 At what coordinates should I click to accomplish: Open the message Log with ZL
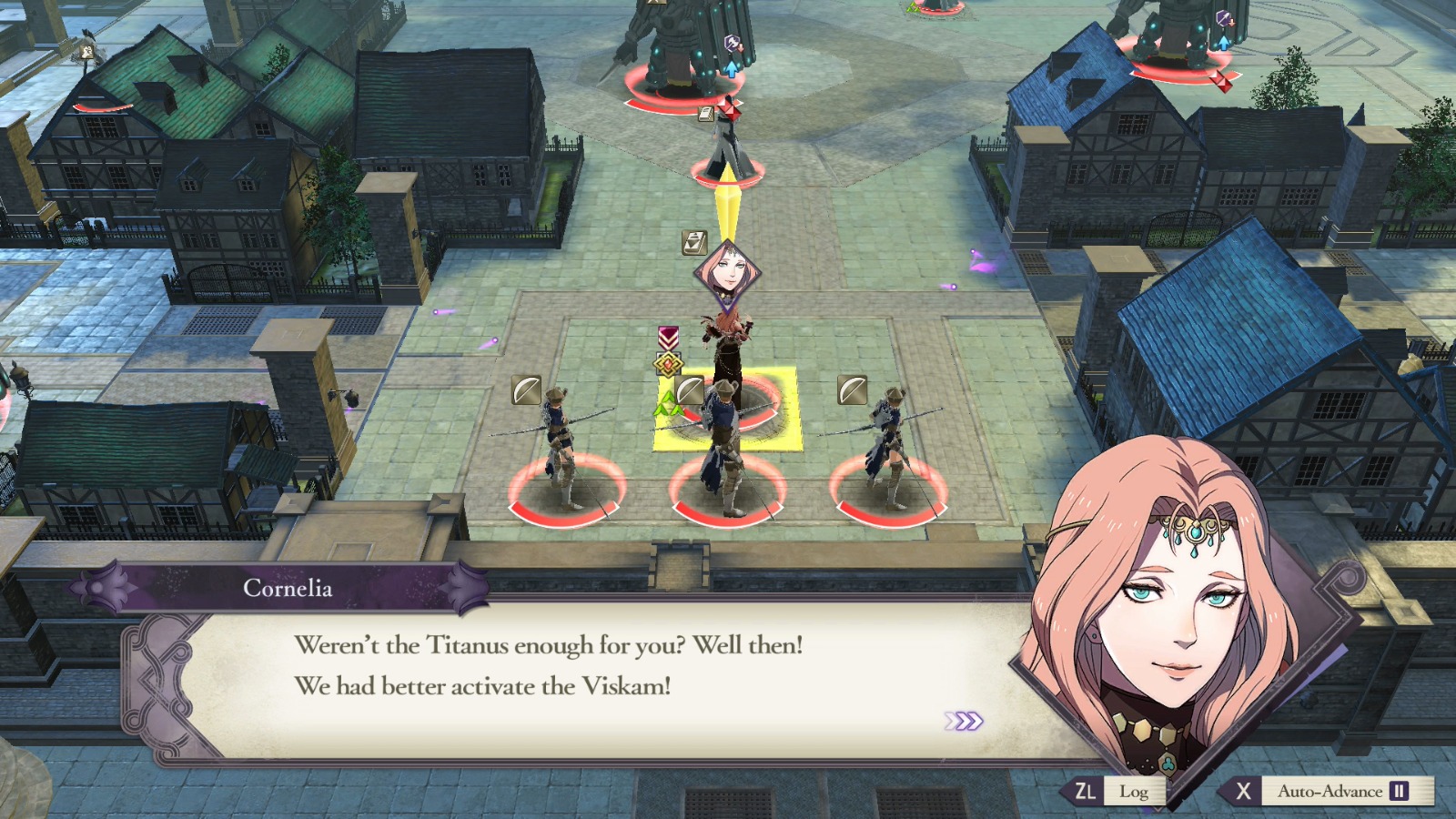[1109, 792]
